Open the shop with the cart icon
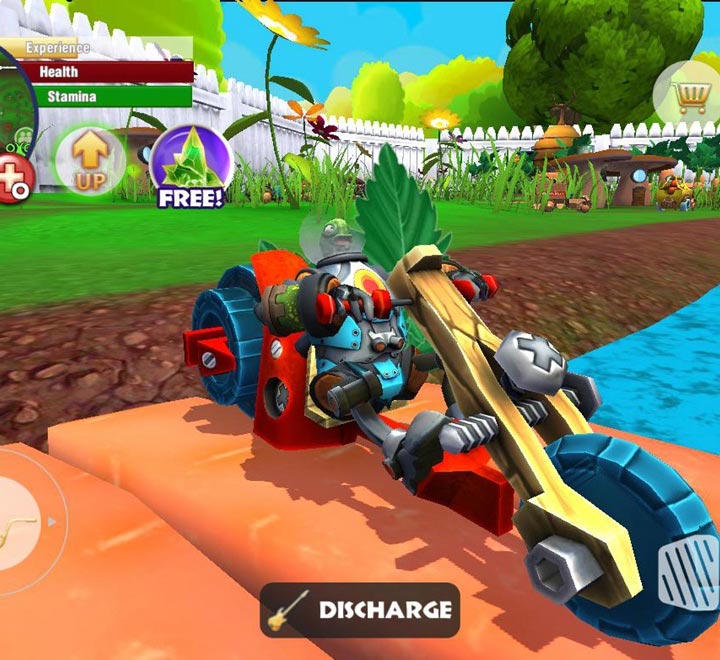The height and width of the screenshot is (660, 720). pyautogui.click(x=685, y=96)
